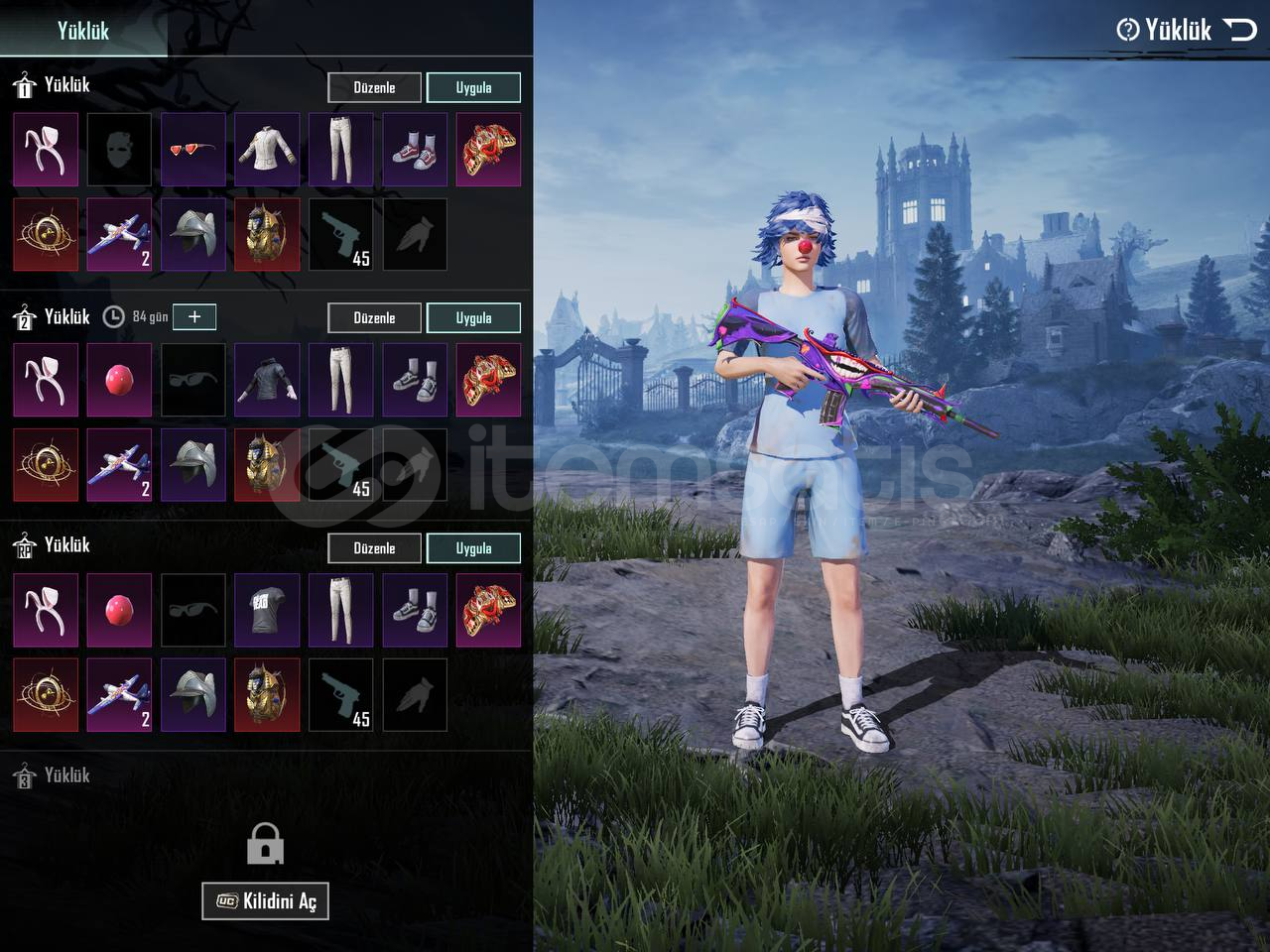Image resolution: width=1270 pixels, height=952 pixels.
Task: Edit the loadout containing the grey T-shirt
Action: [x=374, y=548]
